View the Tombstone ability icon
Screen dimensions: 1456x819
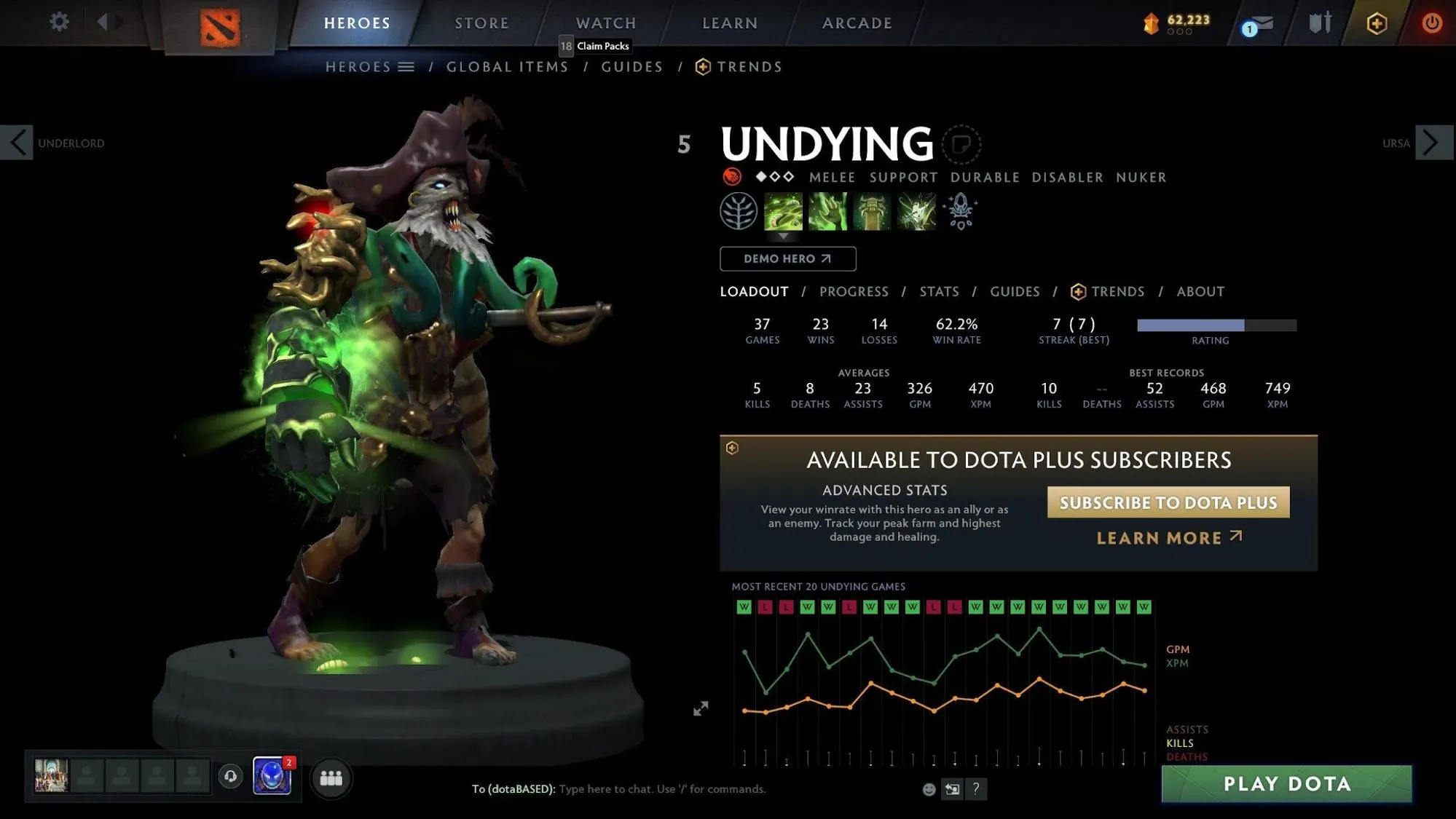pos(872,212)
